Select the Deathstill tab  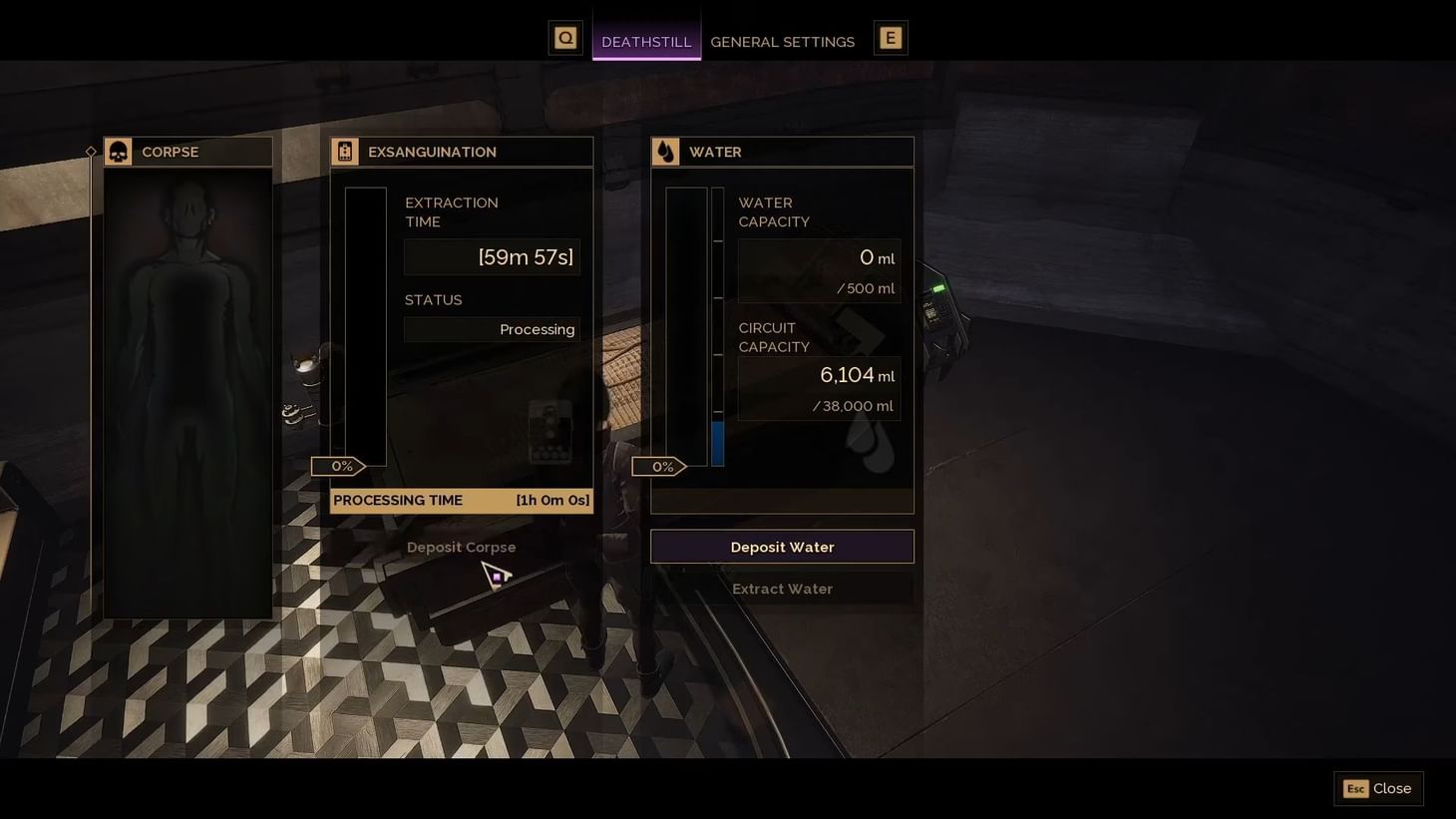coord(645,42)
